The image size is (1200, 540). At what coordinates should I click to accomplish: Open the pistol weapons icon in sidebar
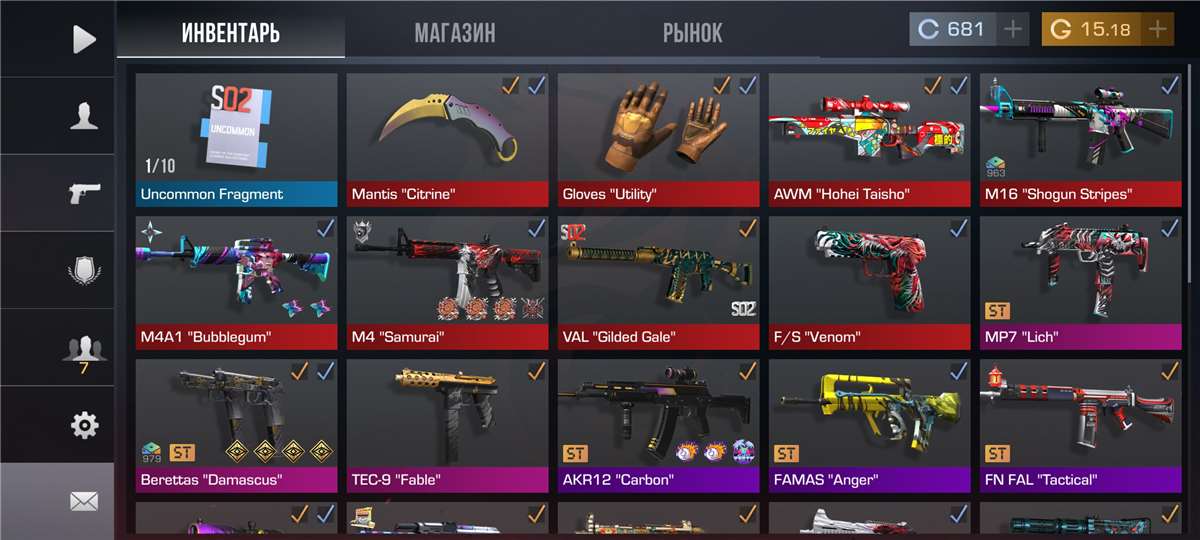pyautogui.click(x=84, y=193)
